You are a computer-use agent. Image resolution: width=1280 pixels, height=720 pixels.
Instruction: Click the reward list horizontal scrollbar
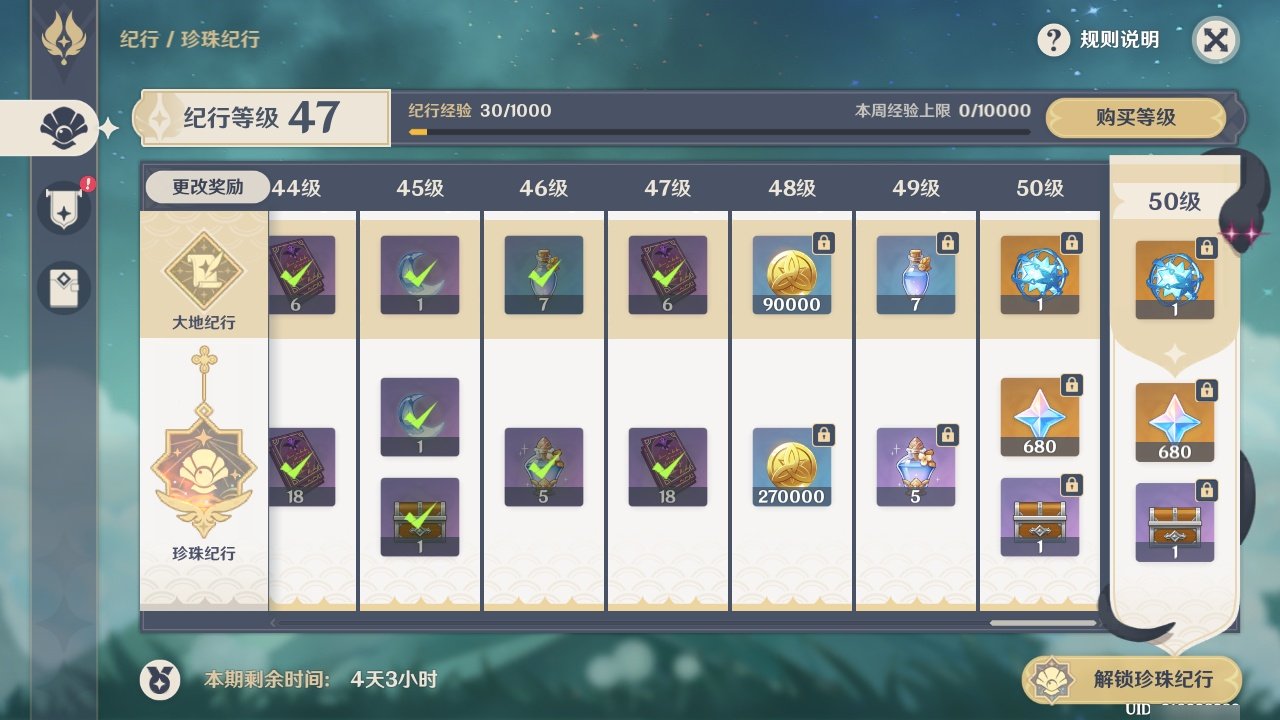[x=1043, y=623]
